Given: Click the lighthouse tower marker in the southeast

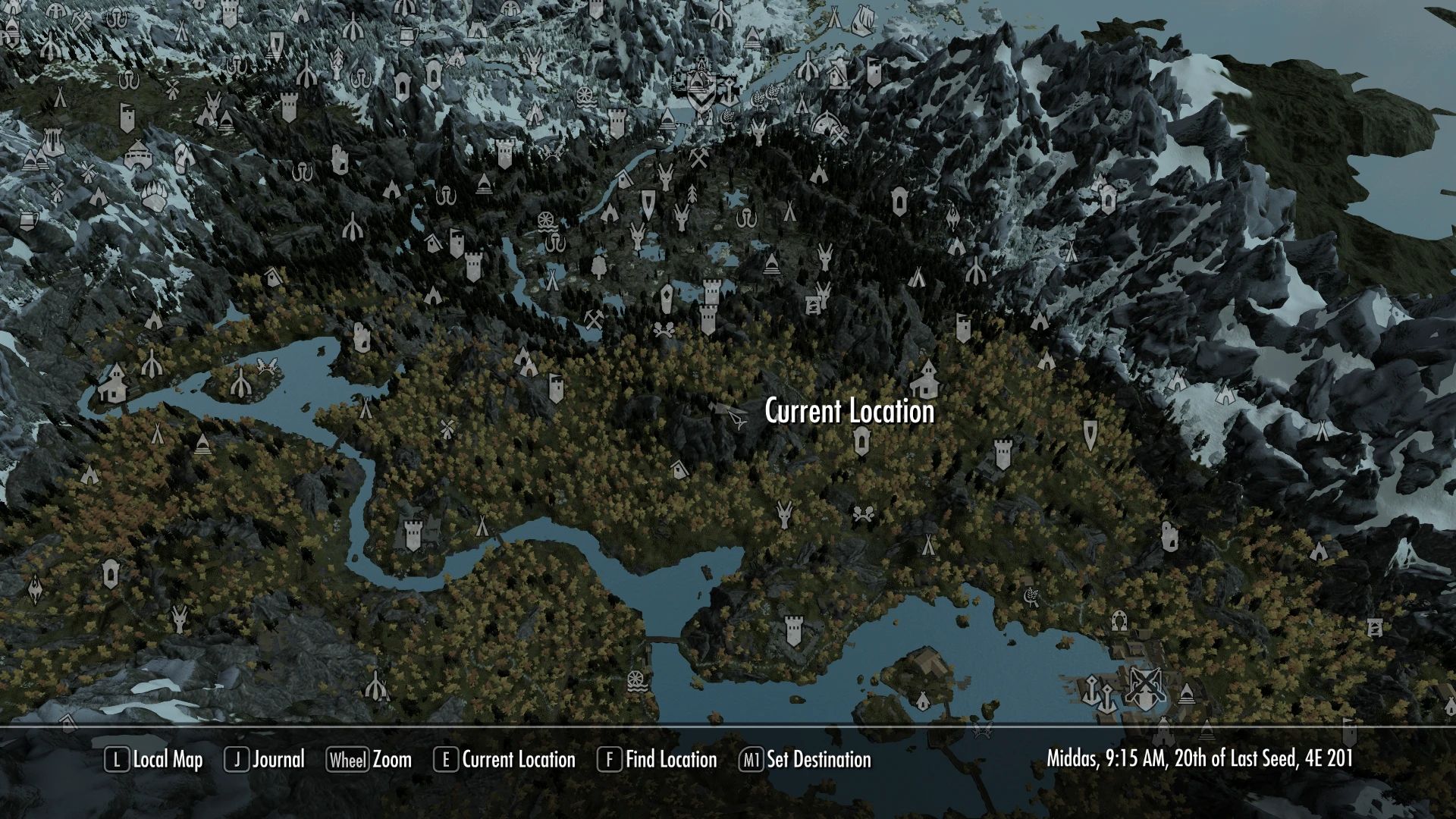Looking at the screenshot, I should click(1375, 627).
